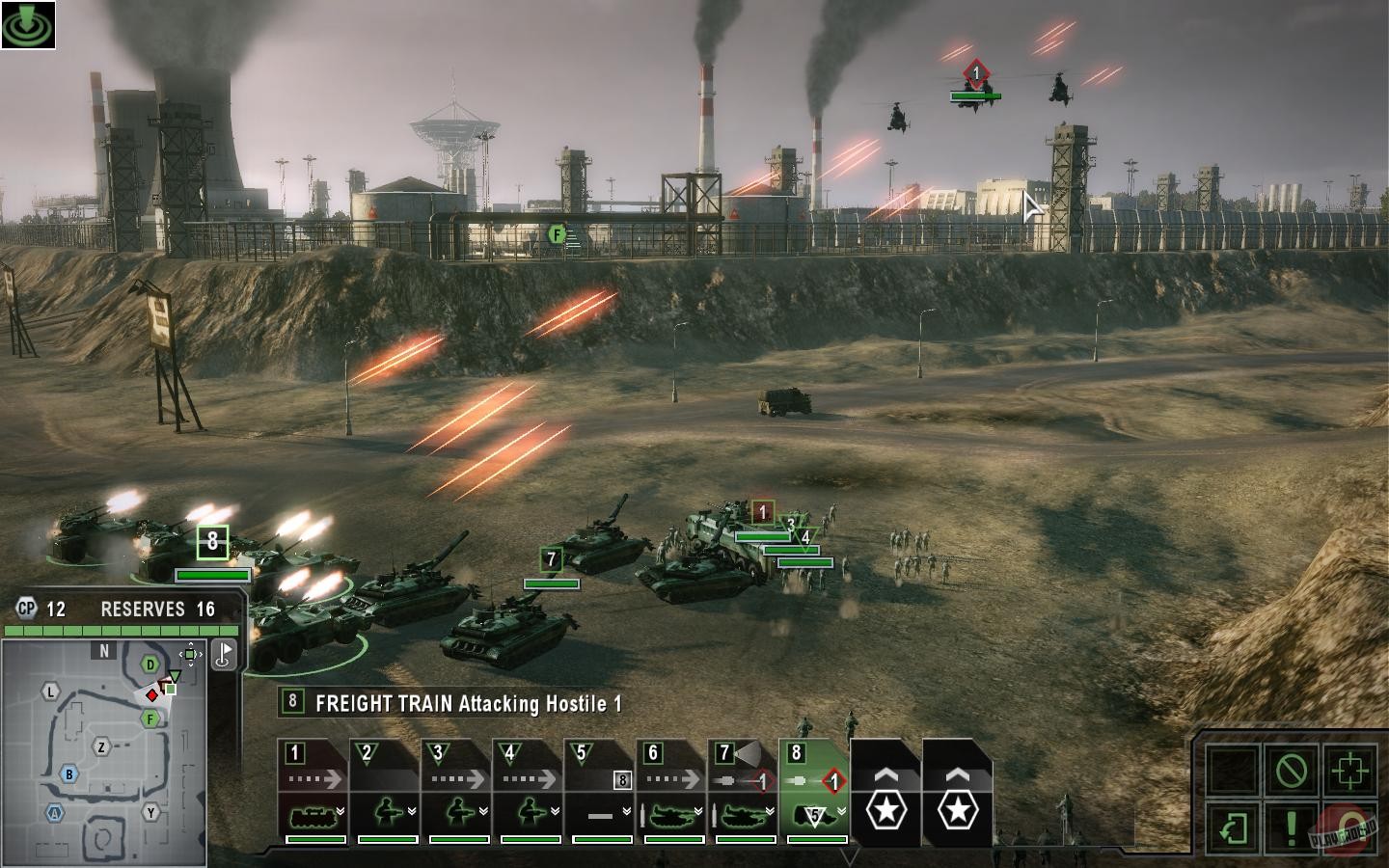This screenshot has width=1389, height=868.
Task: Go to control point B on minimap
Action: coord(69,773)
